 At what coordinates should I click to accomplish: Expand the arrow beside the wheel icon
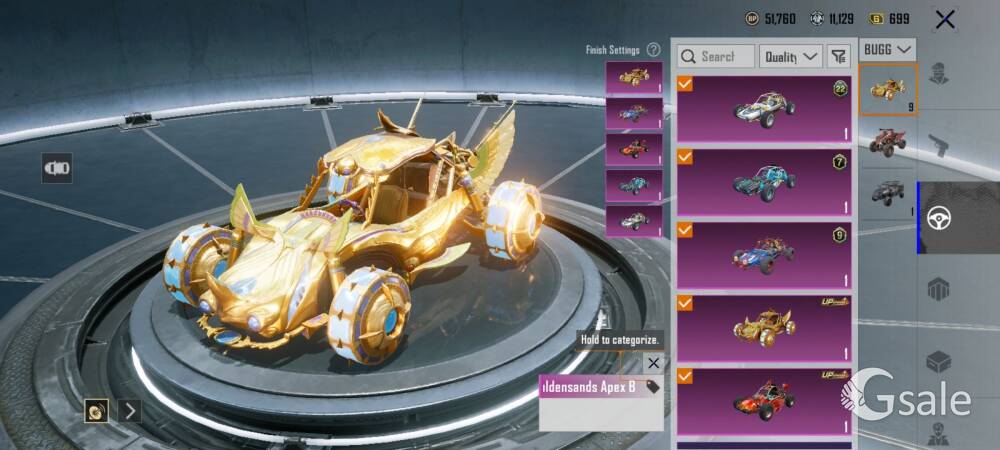[x=129, y=410]
